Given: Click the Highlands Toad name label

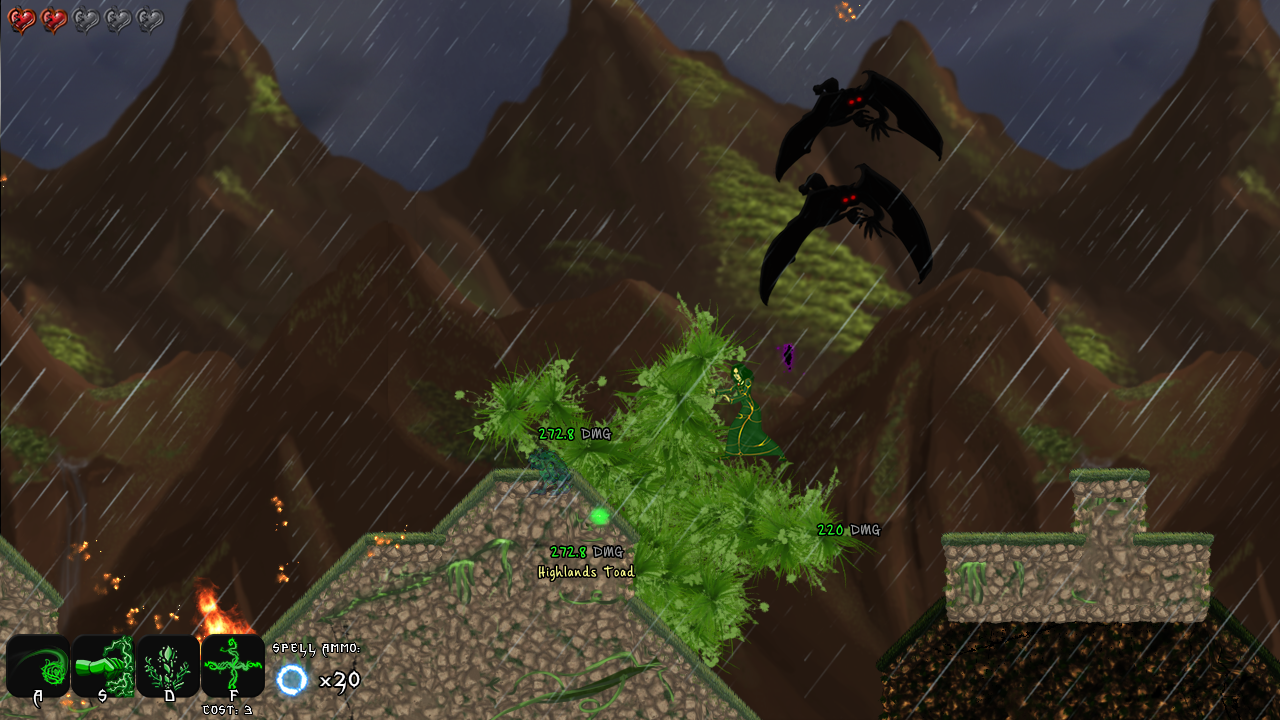Looking at the screenshot, I should pyautogui.click(x=587, y=571).
